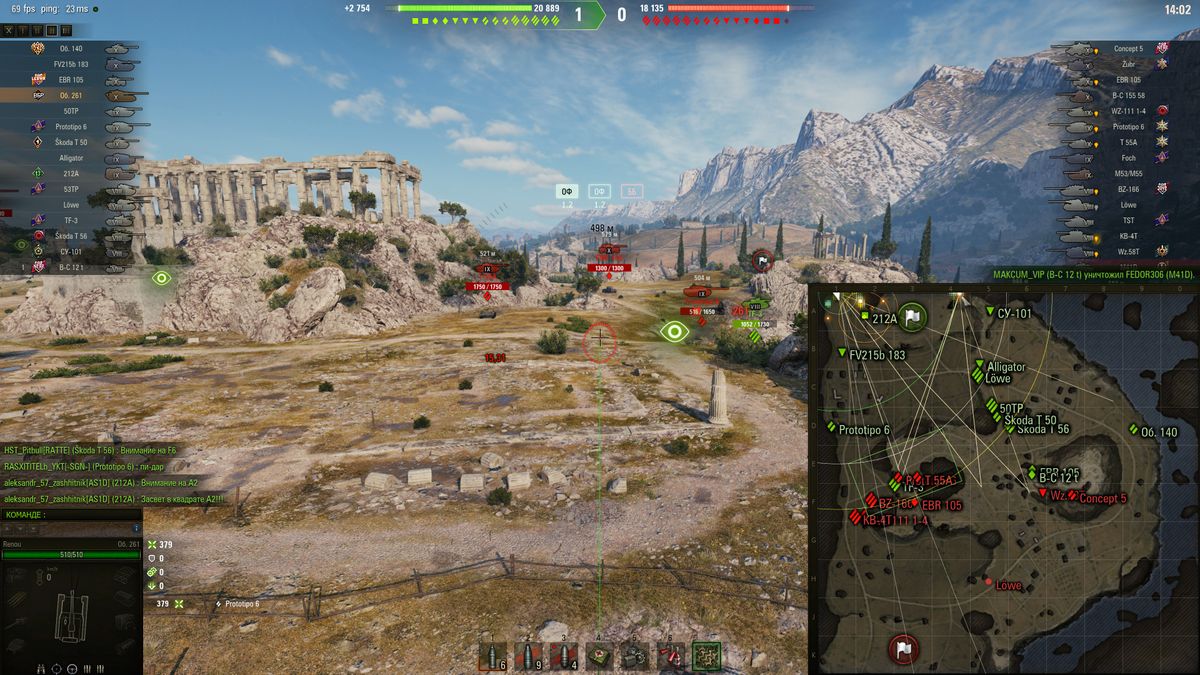
Task: Choose Foch in the enemy team list
Action: (1127, 157)
